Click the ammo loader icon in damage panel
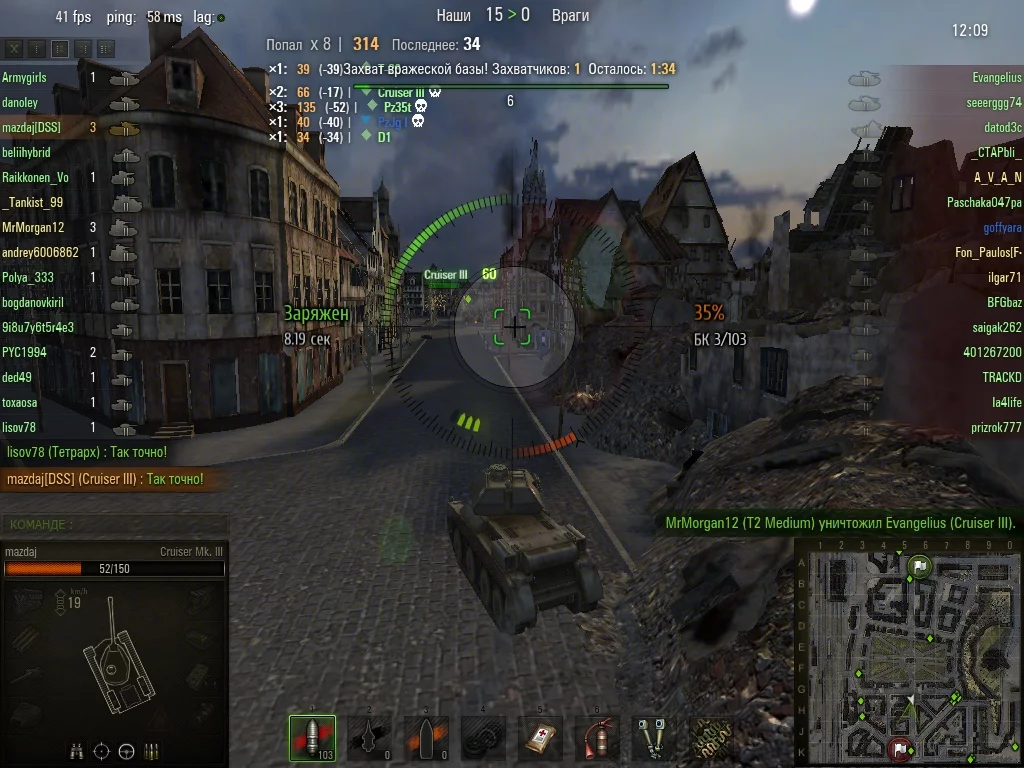The image size is (1024, 768). coord(152,750)
